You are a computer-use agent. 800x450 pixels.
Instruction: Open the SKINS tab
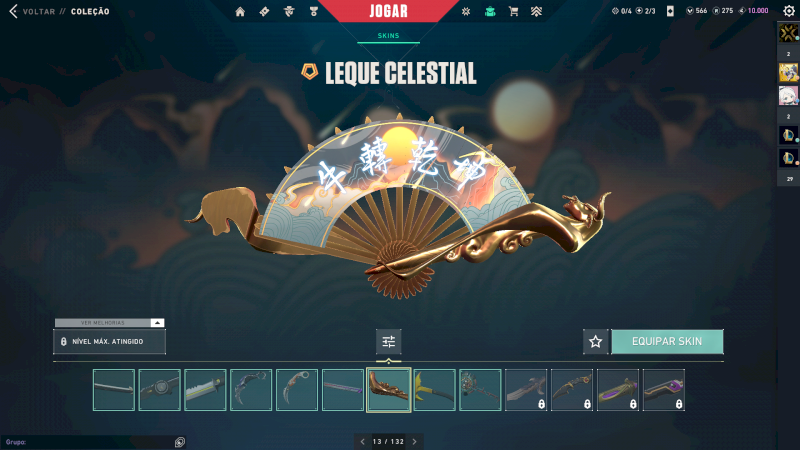pyautogui.click(x=388, y=35)
